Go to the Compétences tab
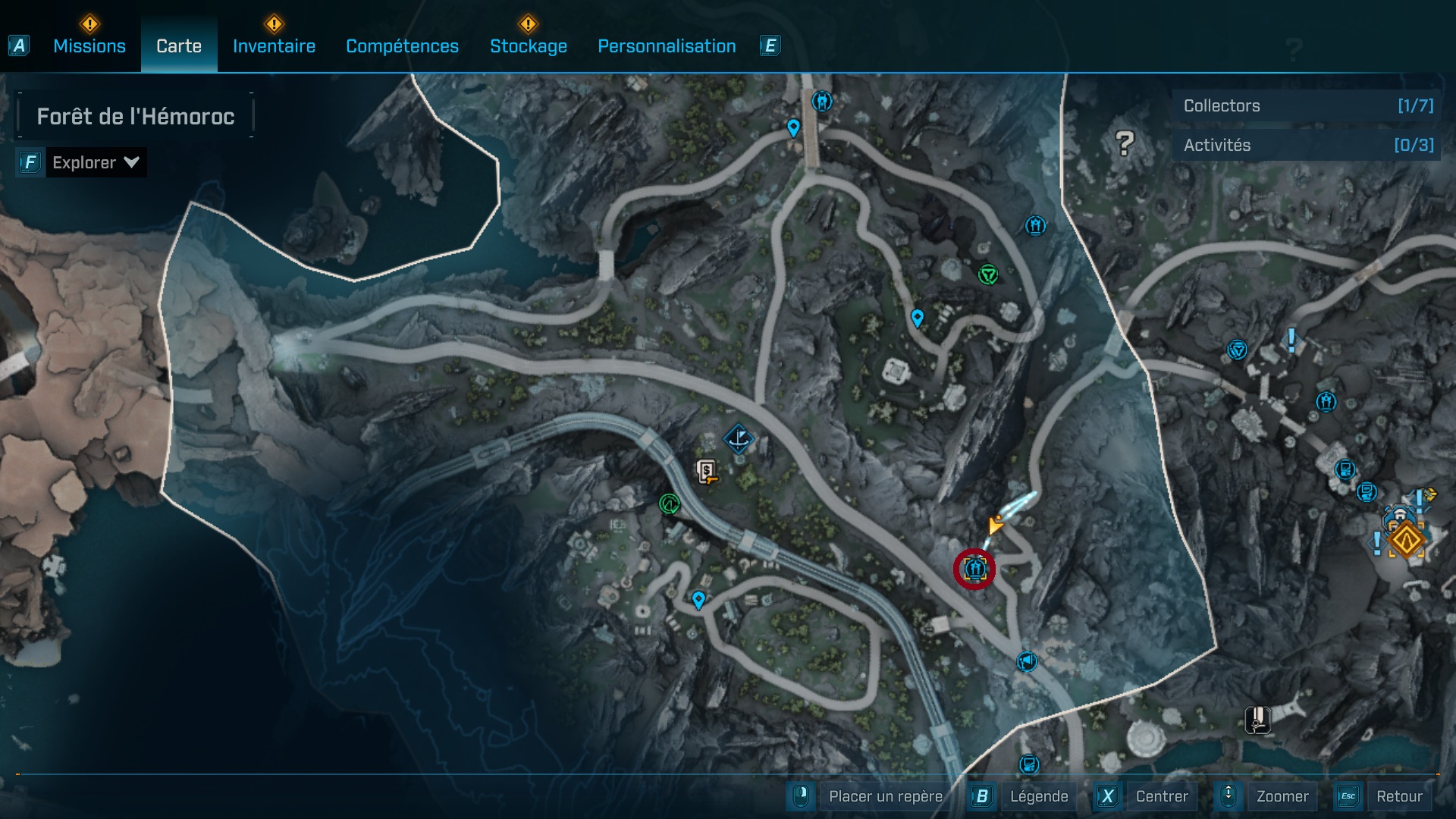This screenshot has width=1456, height=819. [x=402, y=46]
